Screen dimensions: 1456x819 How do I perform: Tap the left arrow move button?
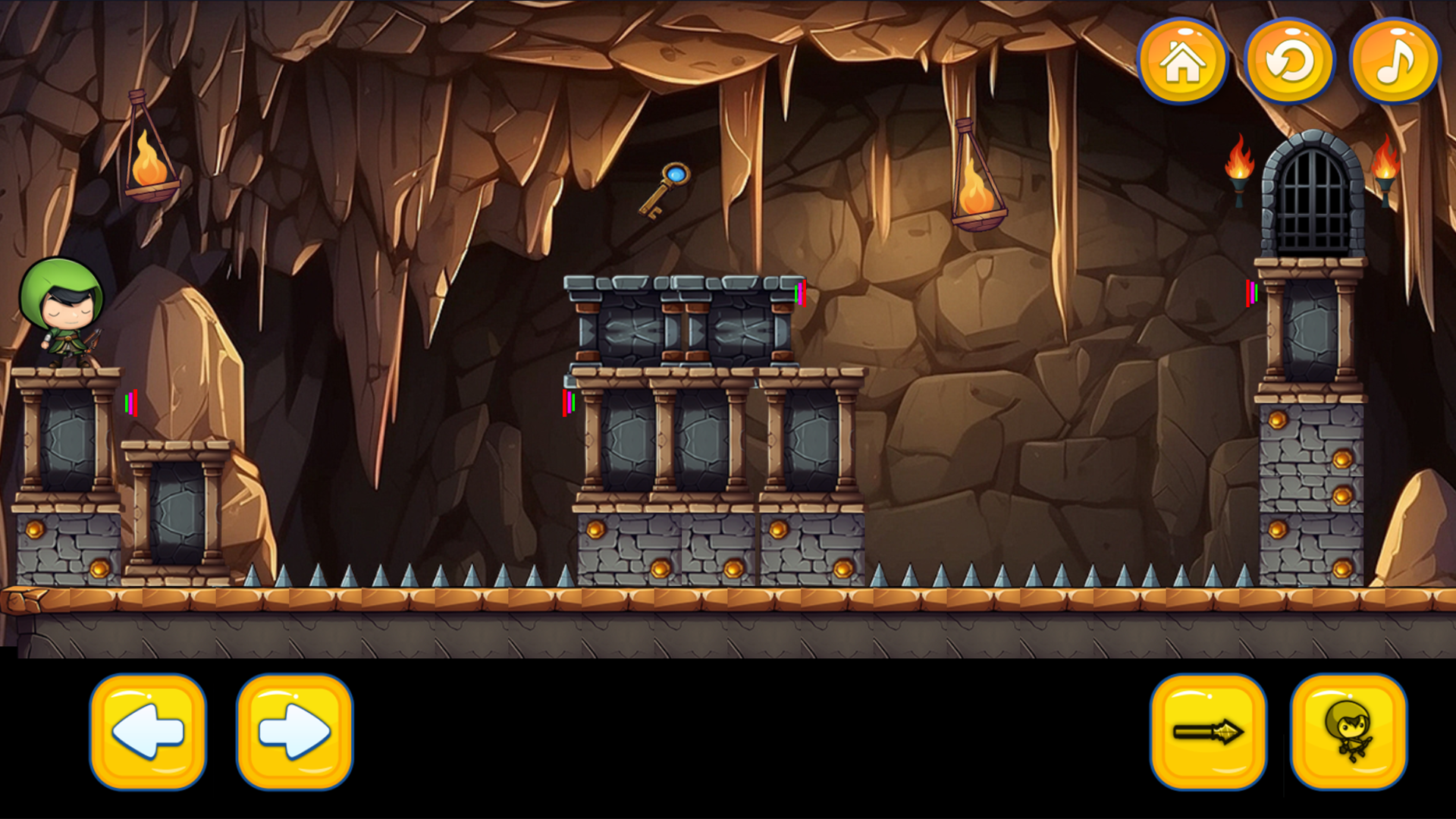click(148, 732)
